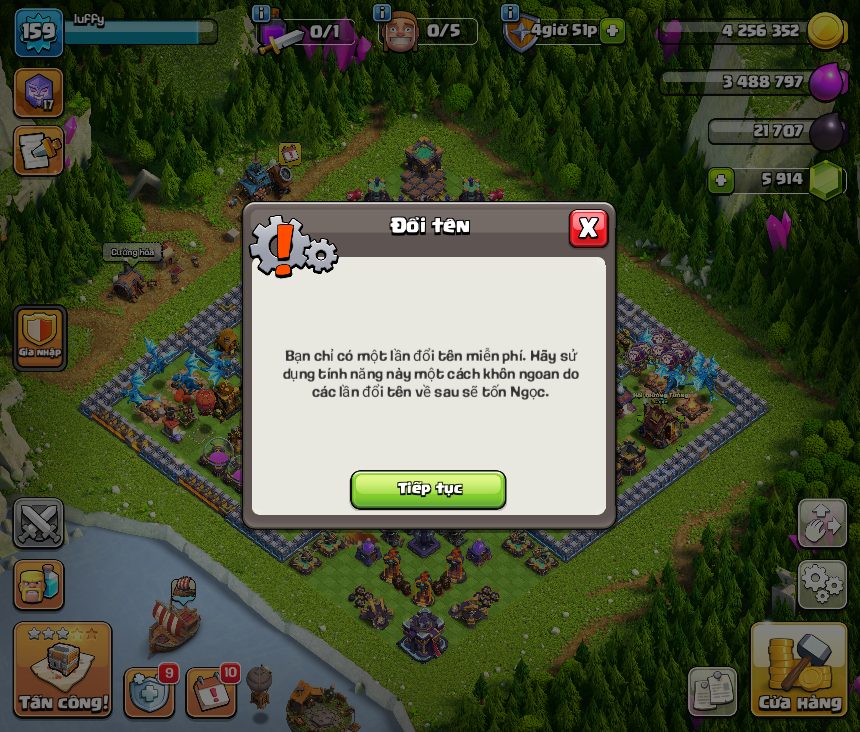The width and height of the screenshot is (860, 732).
Task: Show the builder count info icon
Action: [x=381, y=13]
